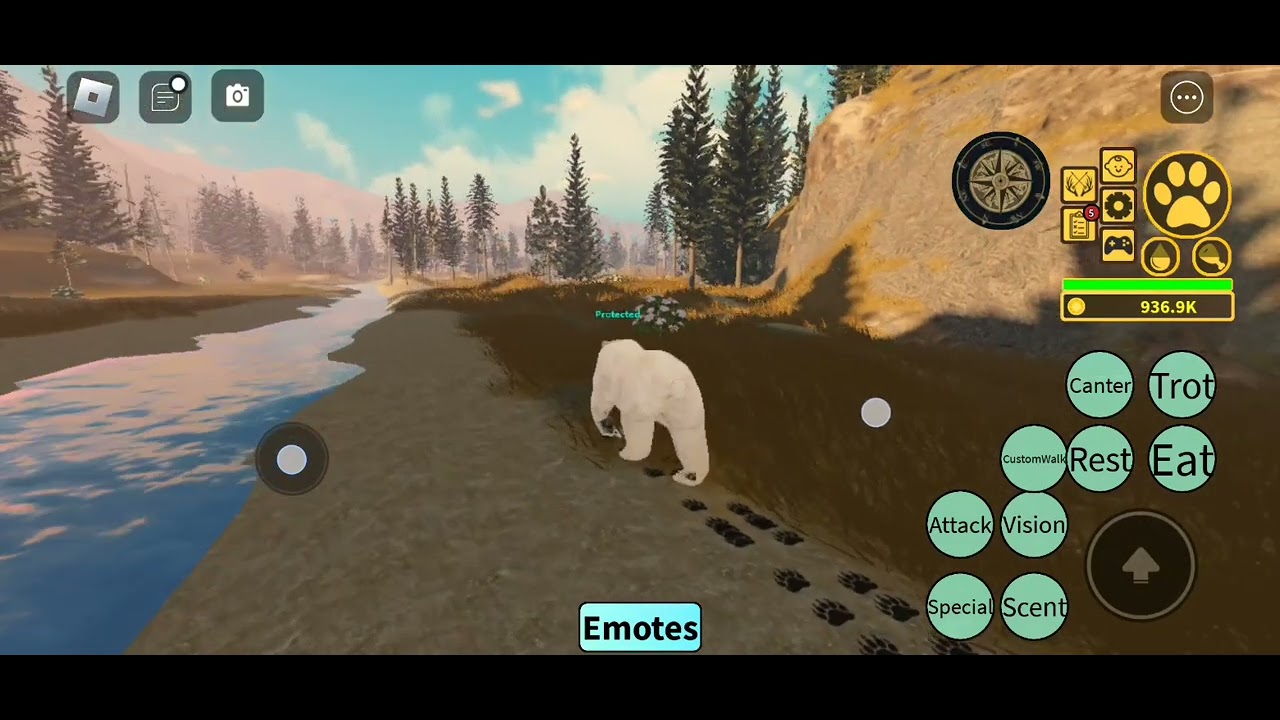This screenshot has width=1280, height=720.
Task: Toggle the CustomWalk button
Action: pyautogui.click(x=1034, y=459)
